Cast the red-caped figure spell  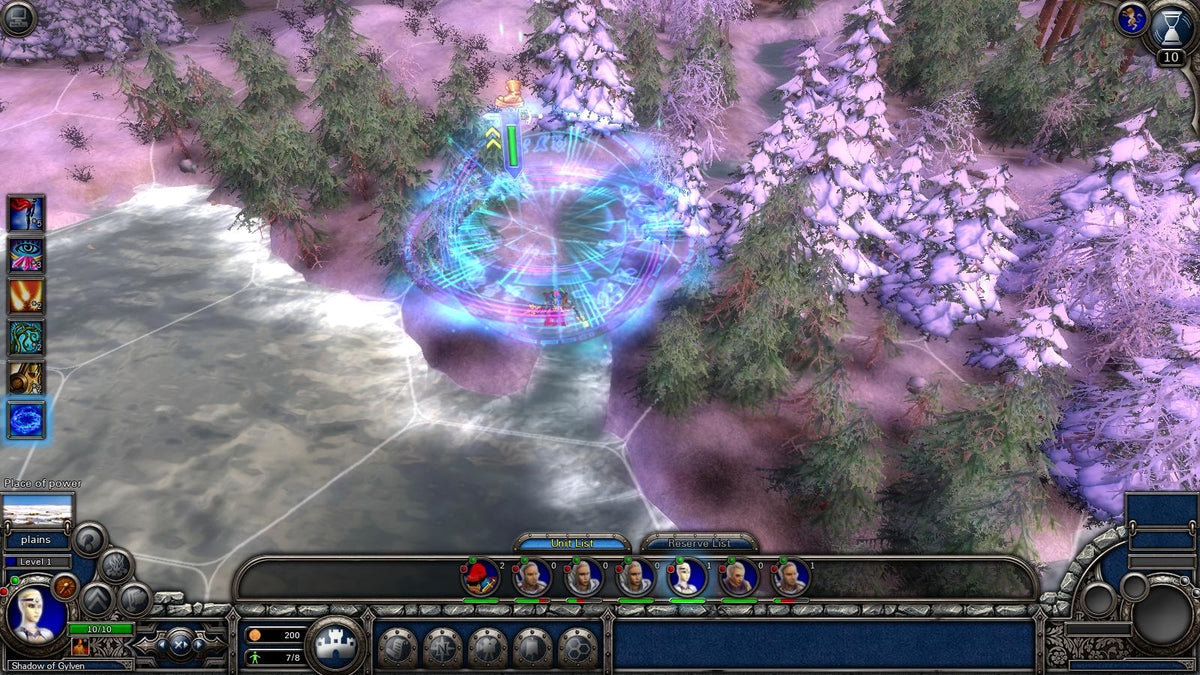pyautogui.click(x=26, y=213)
